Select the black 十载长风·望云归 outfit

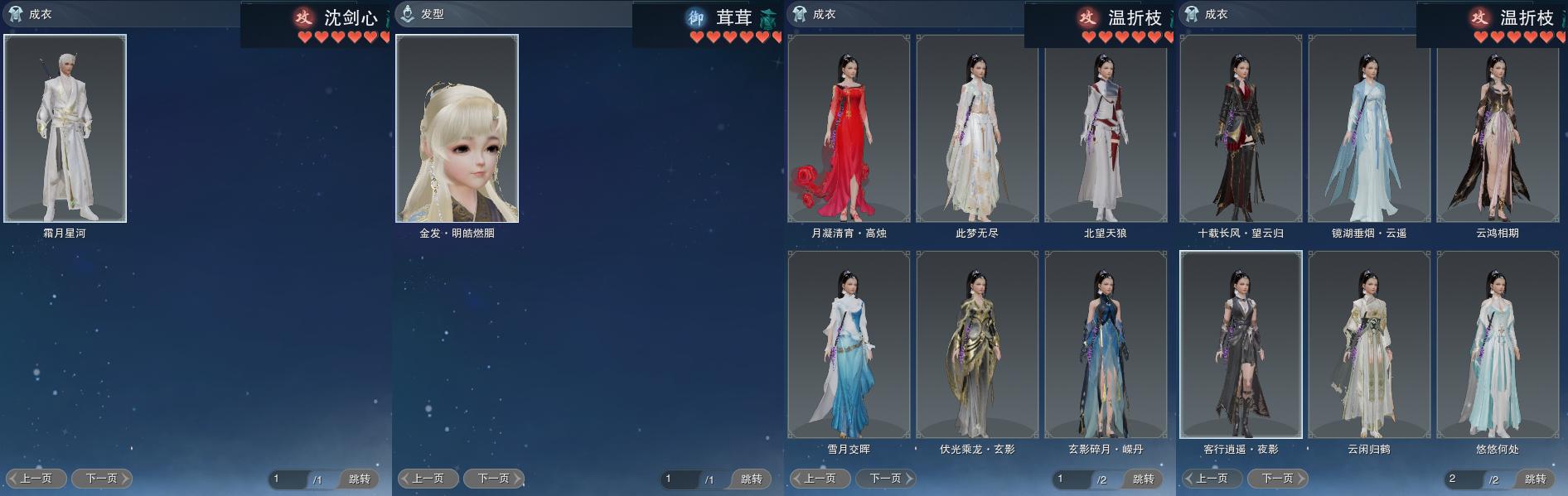[x=1241, y=128]
